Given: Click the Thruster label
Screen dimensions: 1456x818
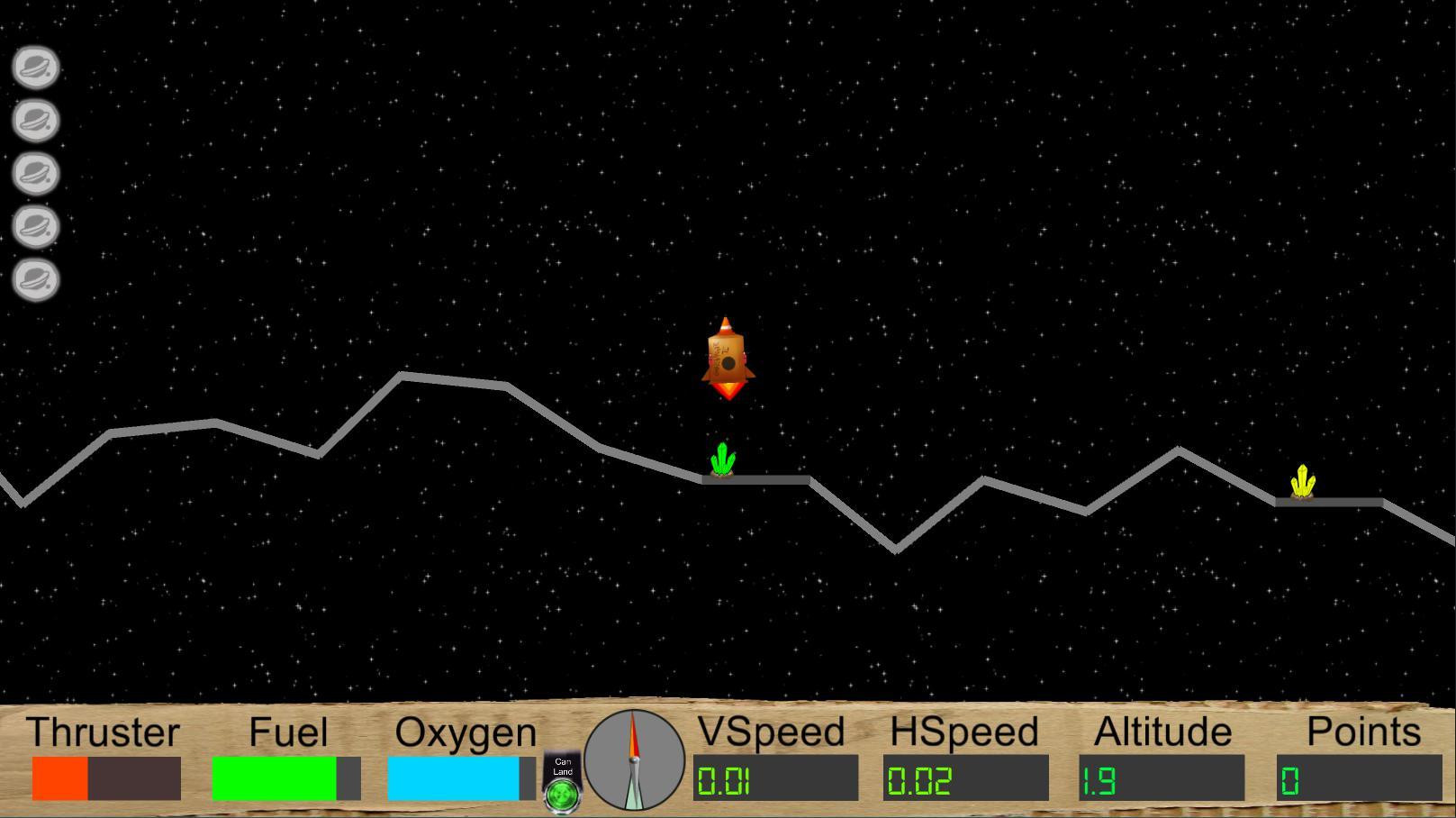Looking at the screenshot, I should tap(104, 732).
